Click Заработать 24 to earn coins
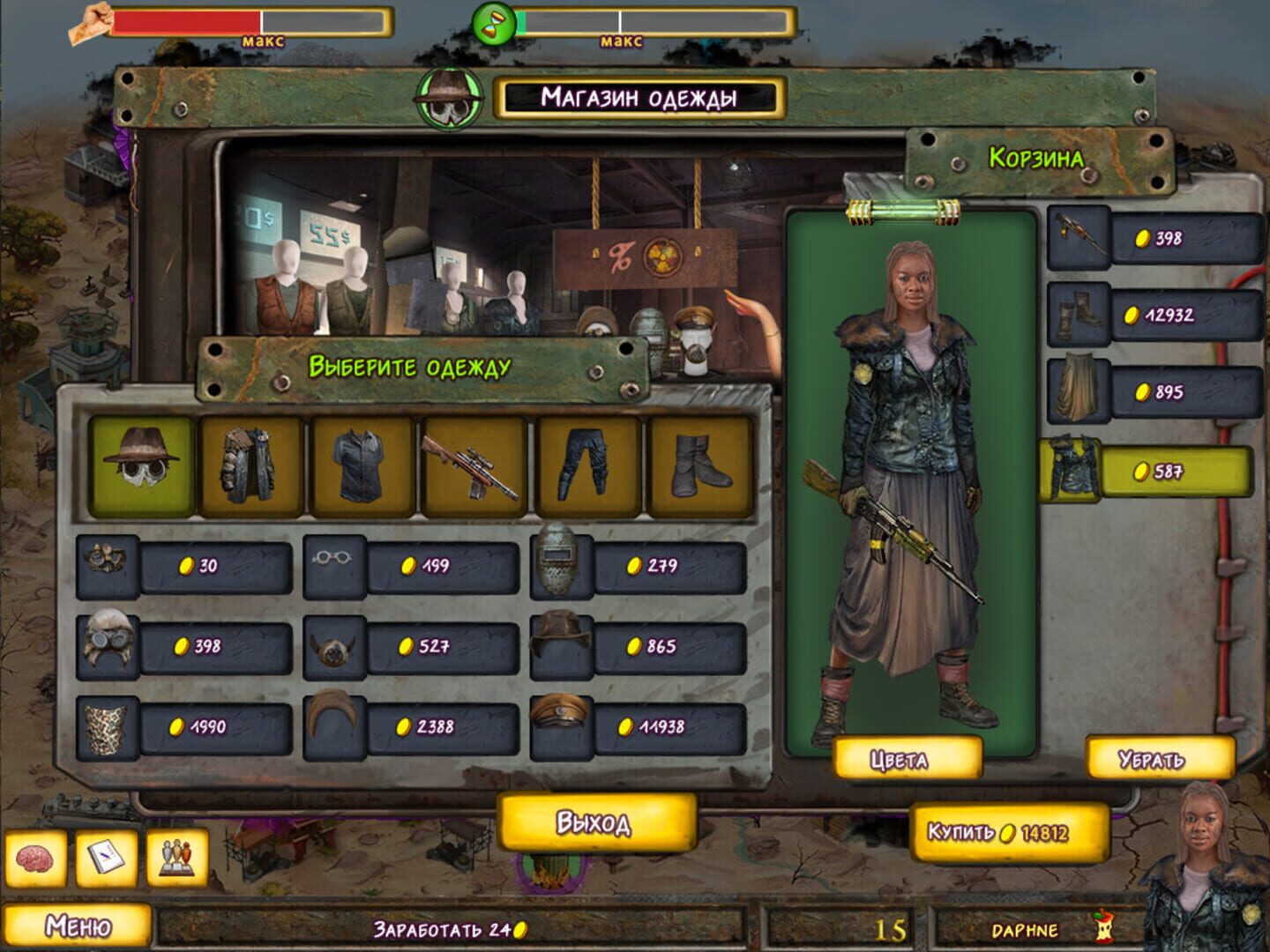This screenshot has width=1270, height=952. (x=452, y=926)
